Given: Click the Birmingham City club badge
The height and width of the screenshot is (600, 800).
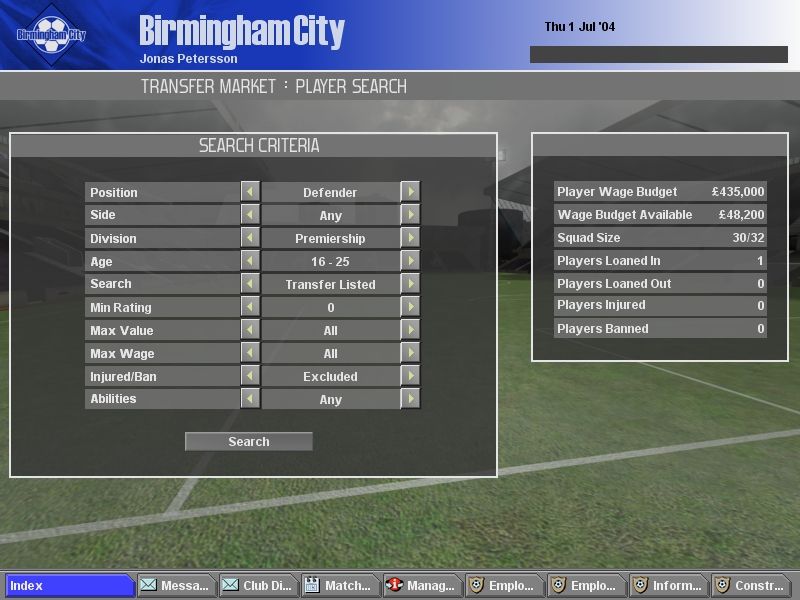Looking at the screenshot, I should (x=51, y=34).
